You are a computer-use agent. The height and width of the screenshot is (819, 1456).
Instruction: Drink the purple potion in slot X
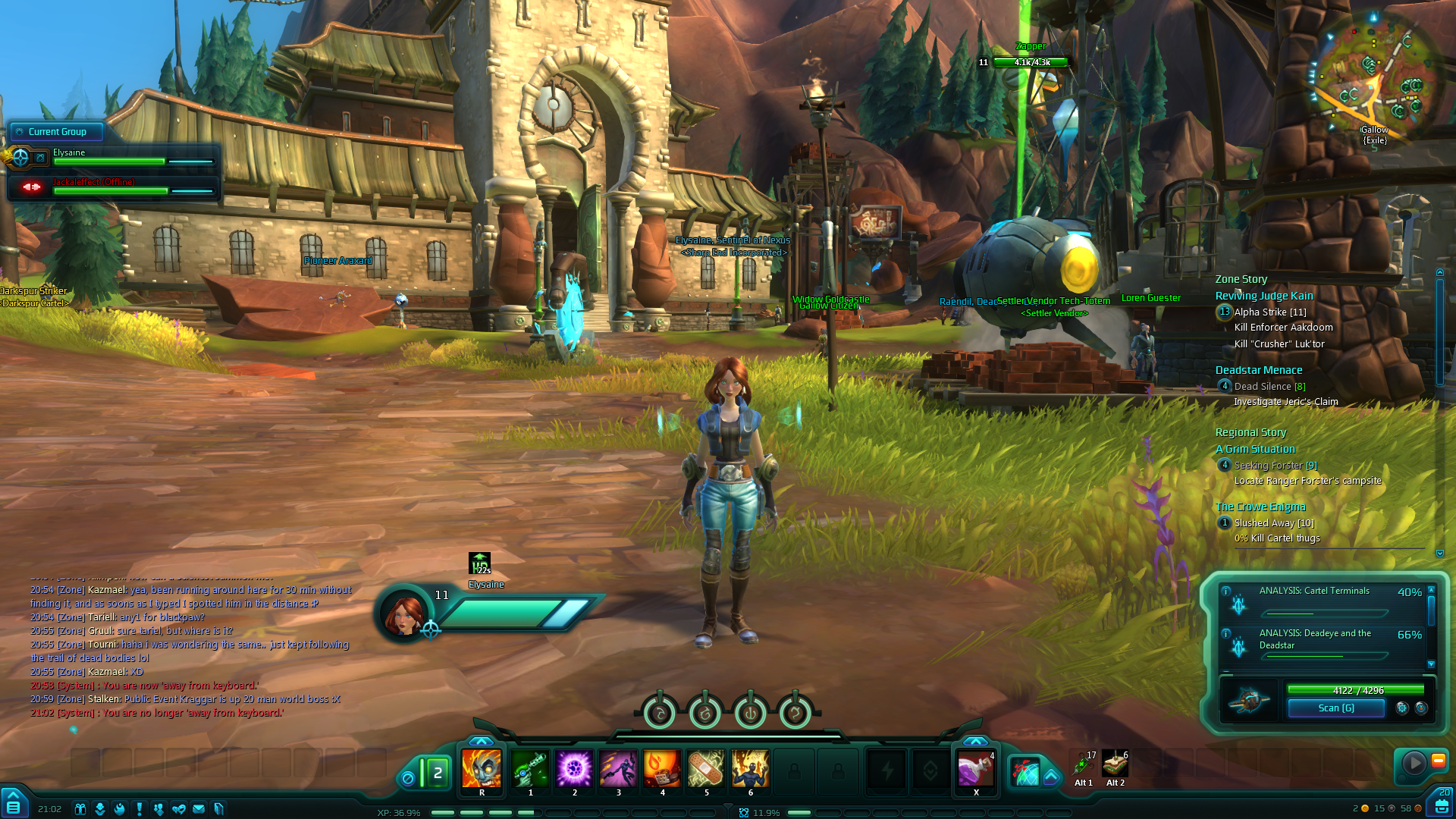point(976,770)
